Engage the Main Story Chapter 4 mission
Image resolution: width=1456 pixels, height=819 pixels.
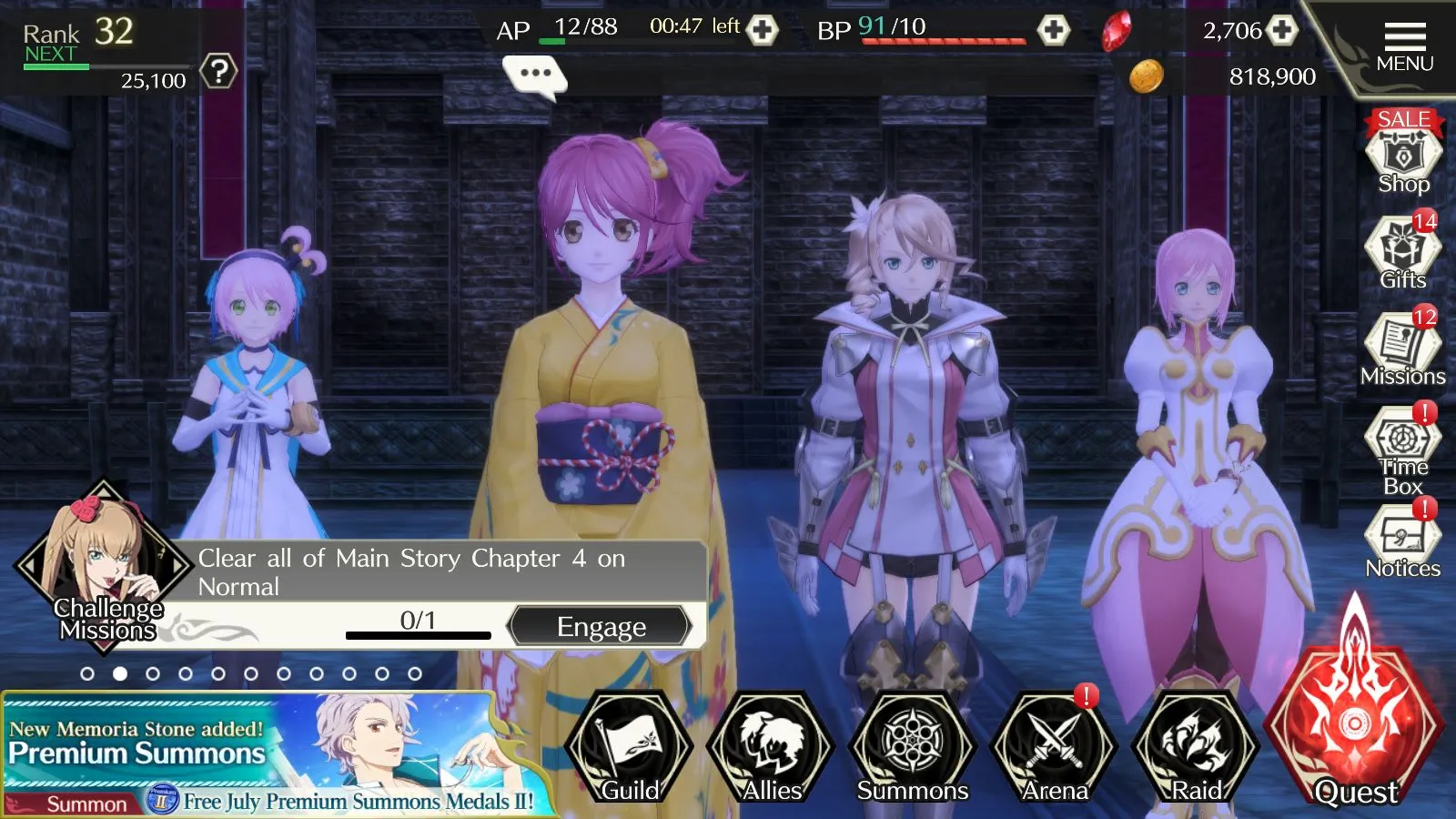click(601, 626)
